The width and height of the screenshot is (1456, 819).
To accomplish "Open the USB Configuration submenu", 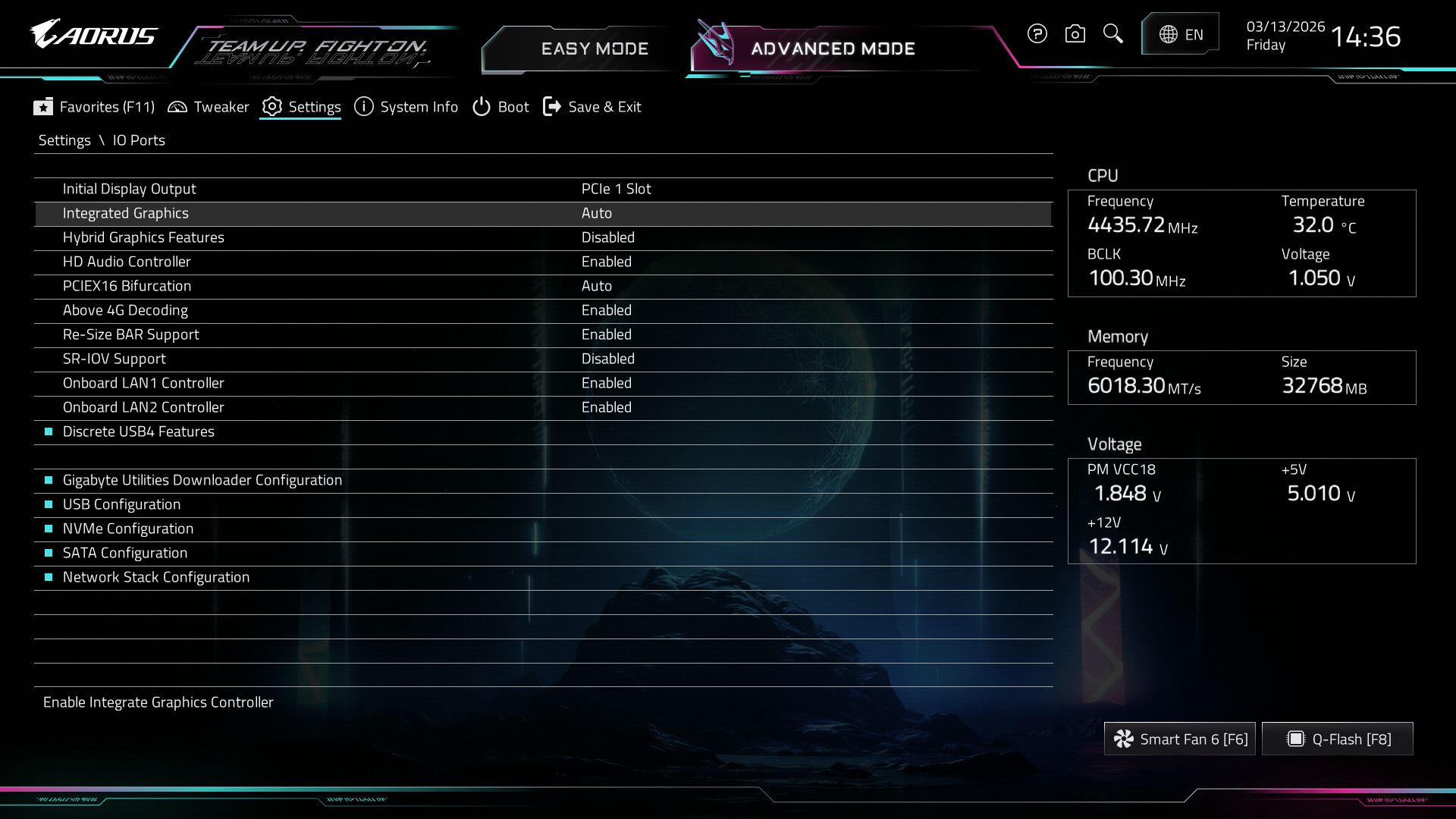I will [121, 504].
